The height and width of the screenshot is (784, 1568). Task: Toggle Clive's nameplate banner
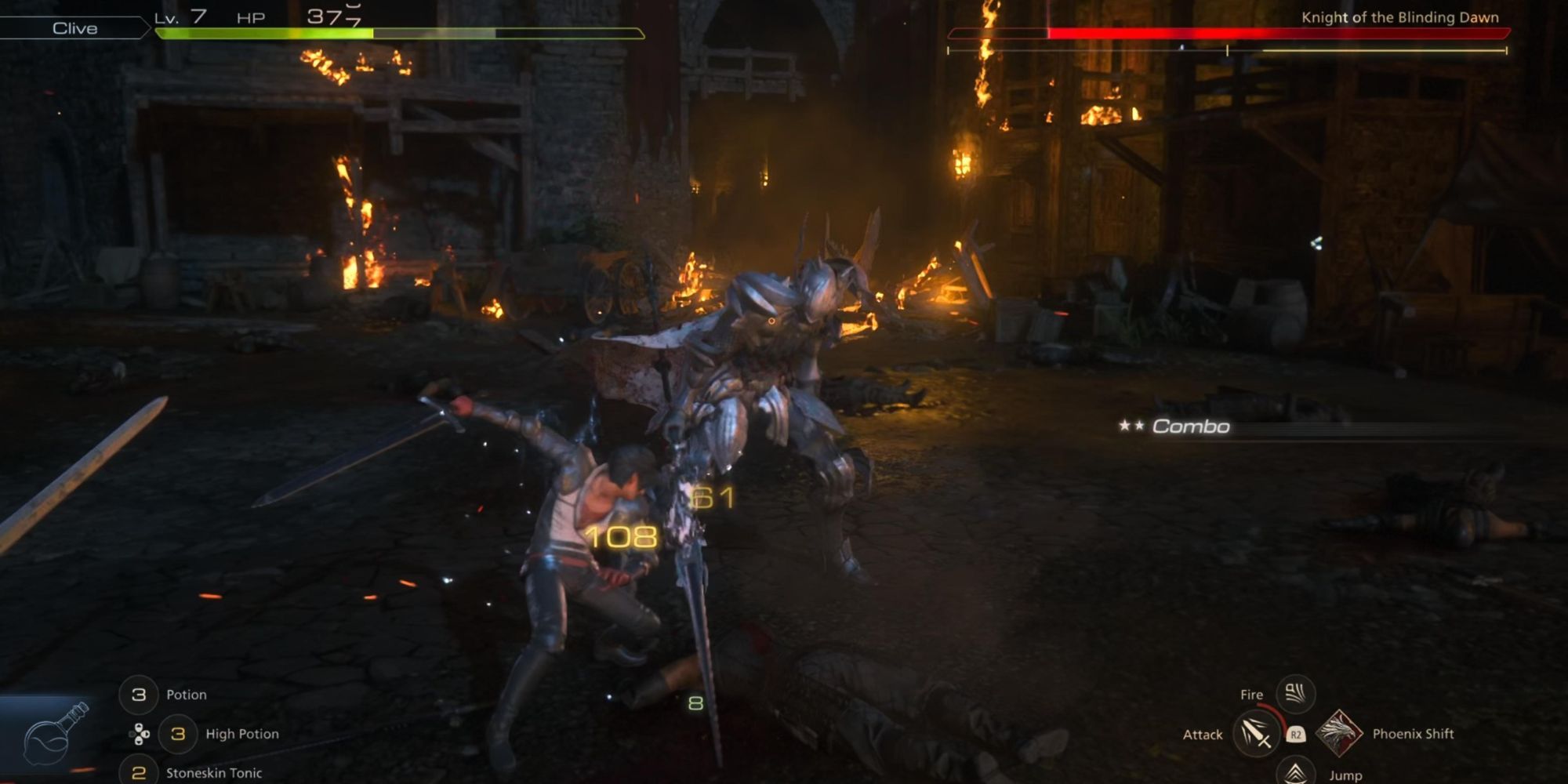click(74, 27)
